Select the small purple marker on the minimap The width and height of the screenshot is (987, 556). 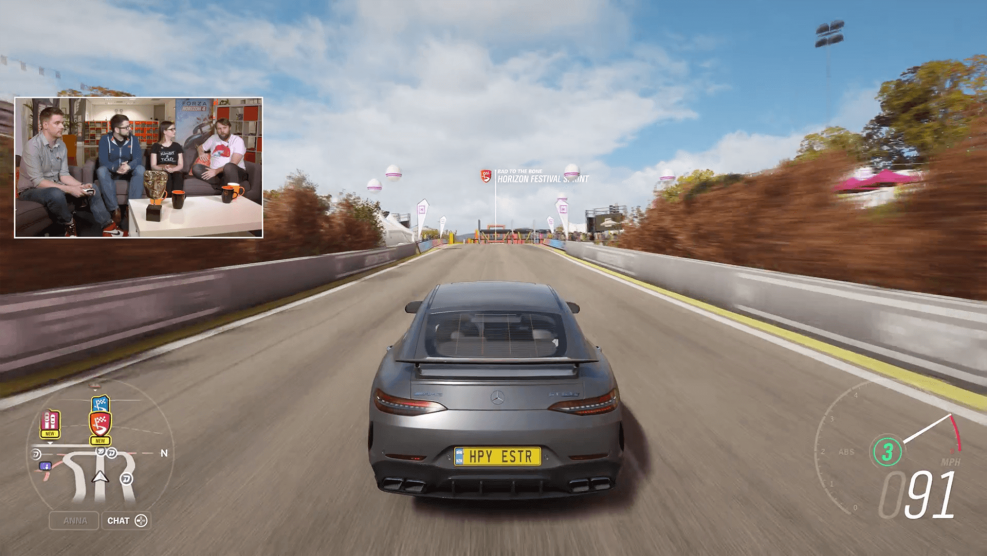[45, 466]
